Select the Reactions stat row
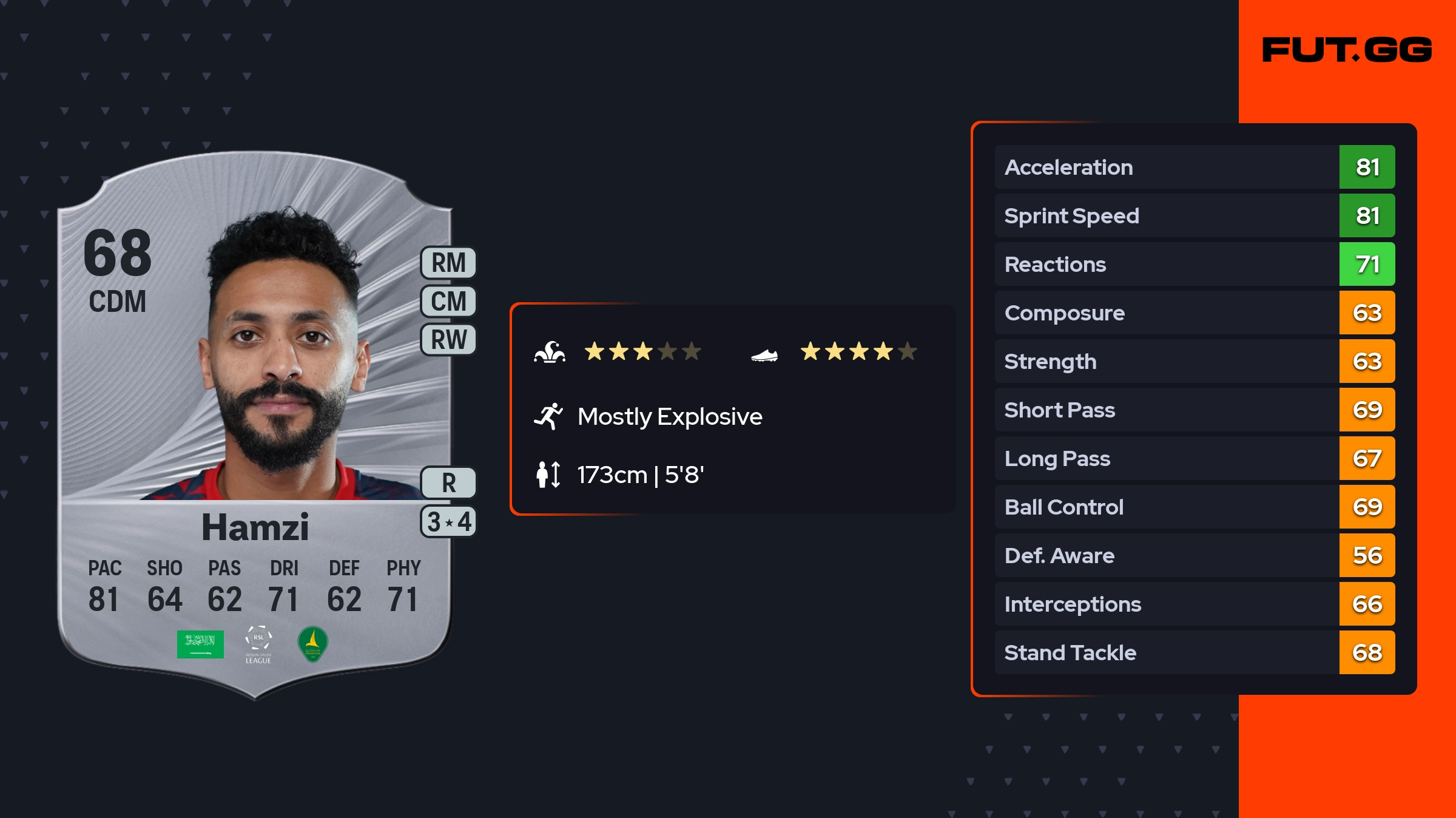This screenshot has width=1456, height=818. click(1194, 265)
